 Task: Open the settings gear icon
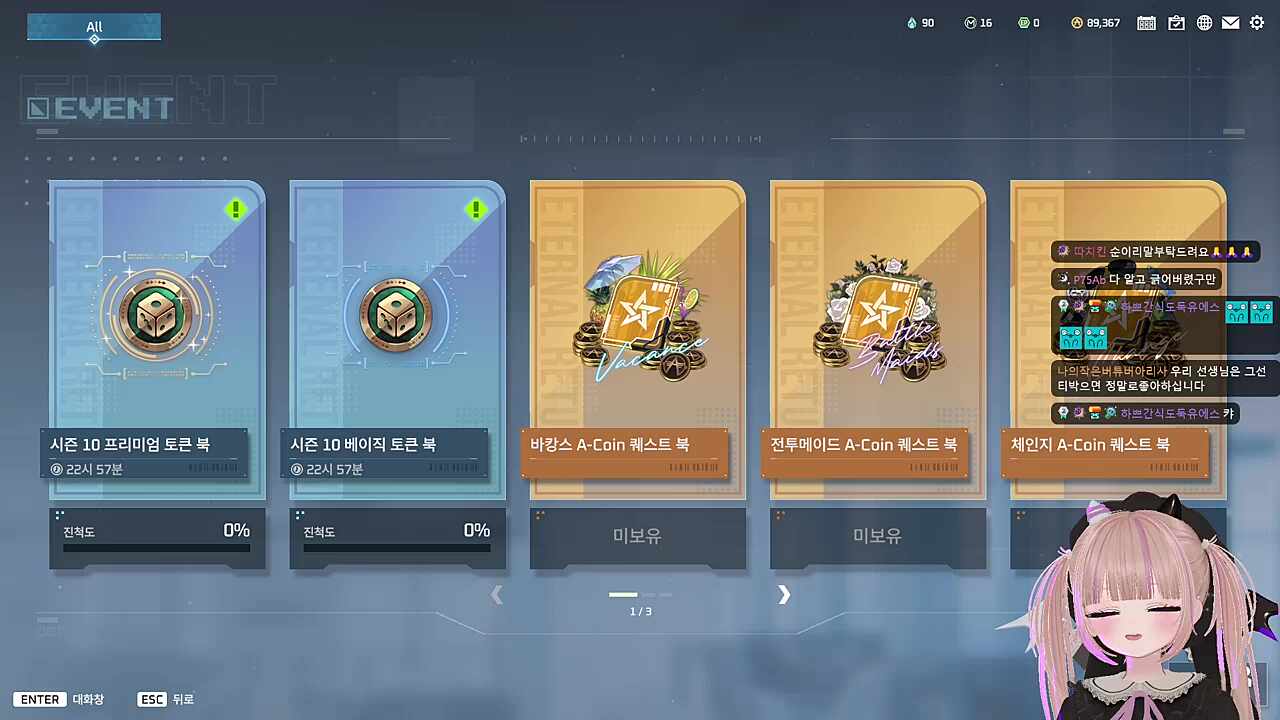pyautogui.click(x=1257, y=22)
